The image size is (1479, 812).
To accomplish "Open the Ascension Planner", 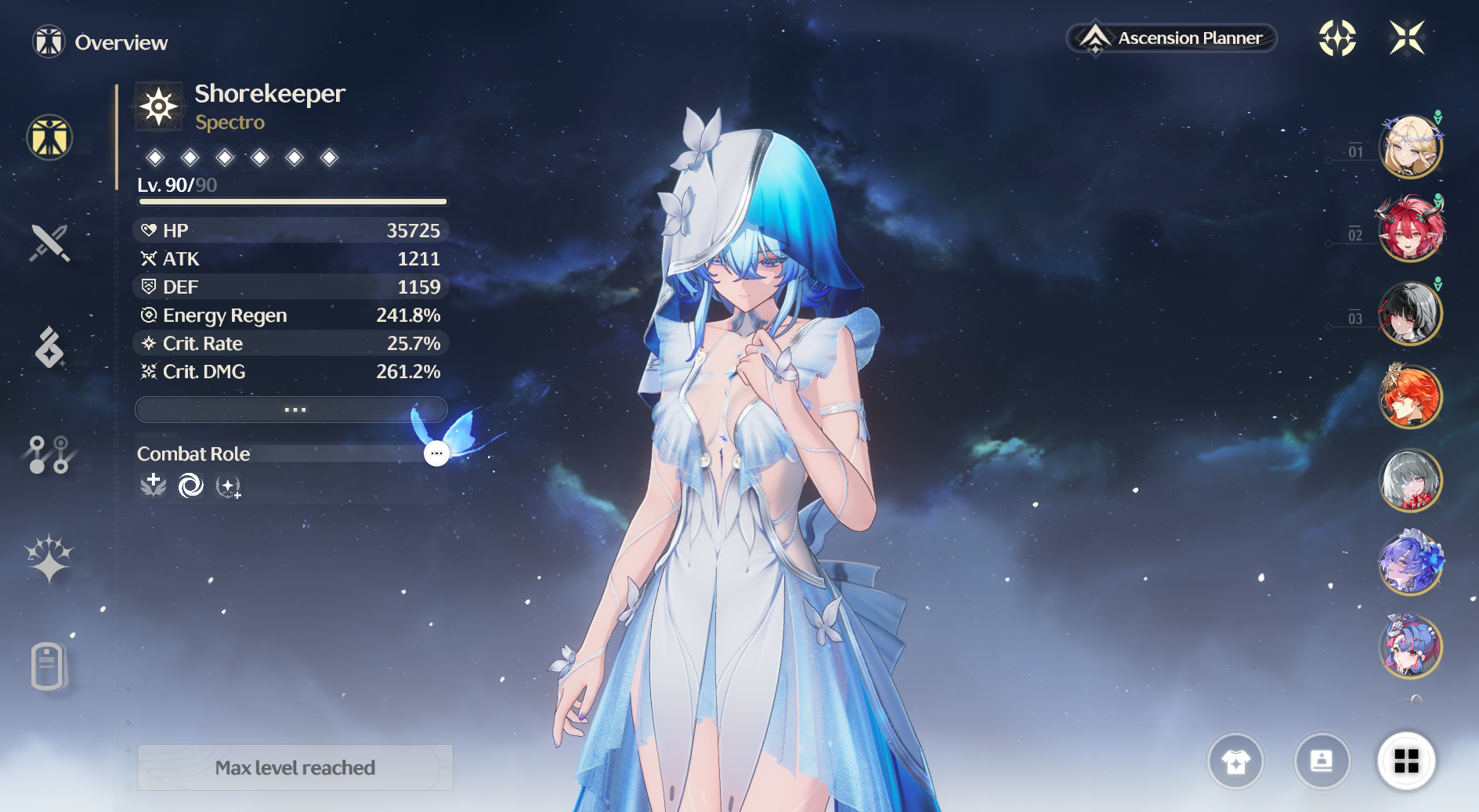I will tap(1172, 38).
